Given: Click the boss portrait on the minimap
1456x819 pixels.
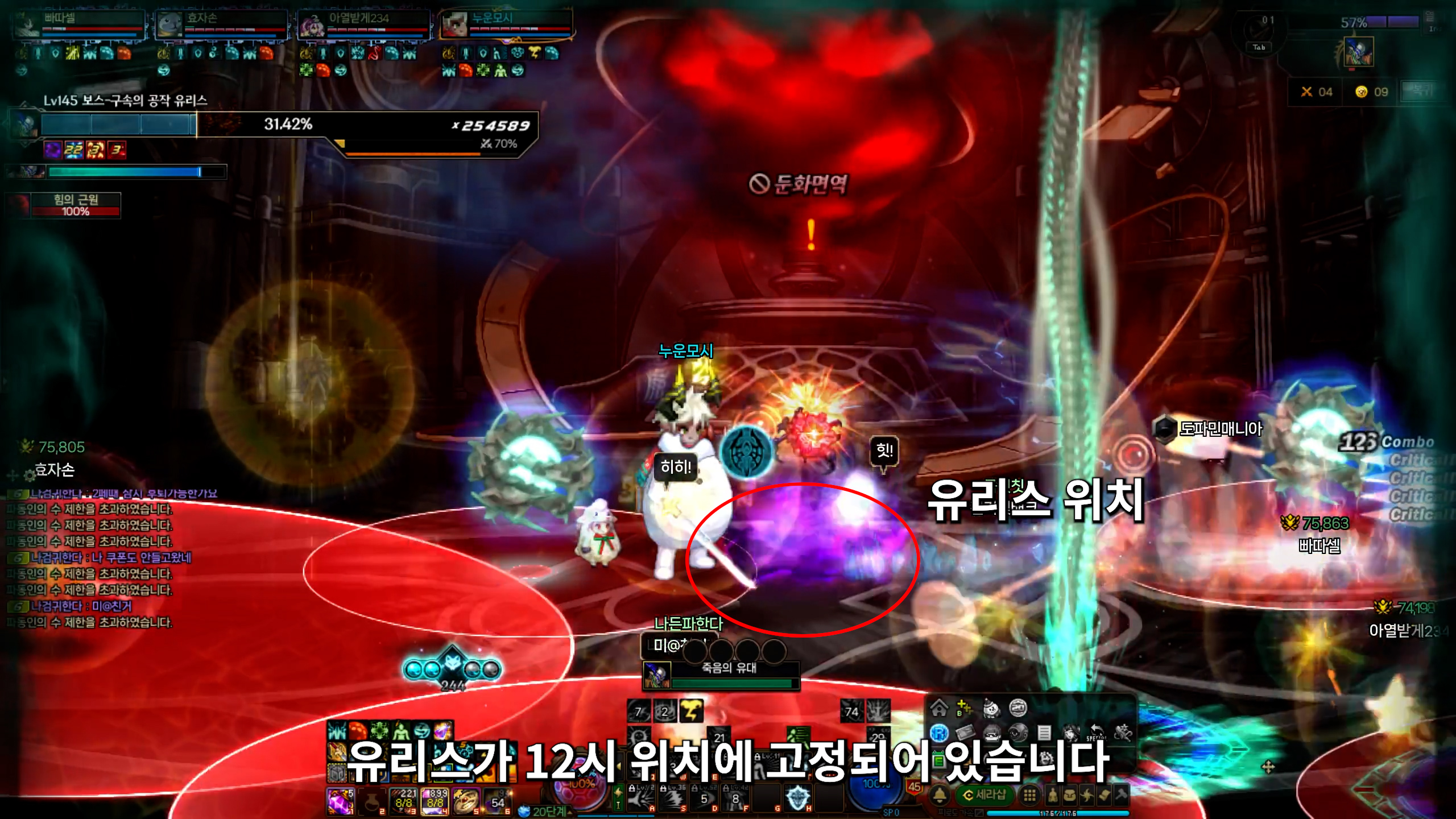Looking at the screenshot, I should pos(1358,52).
